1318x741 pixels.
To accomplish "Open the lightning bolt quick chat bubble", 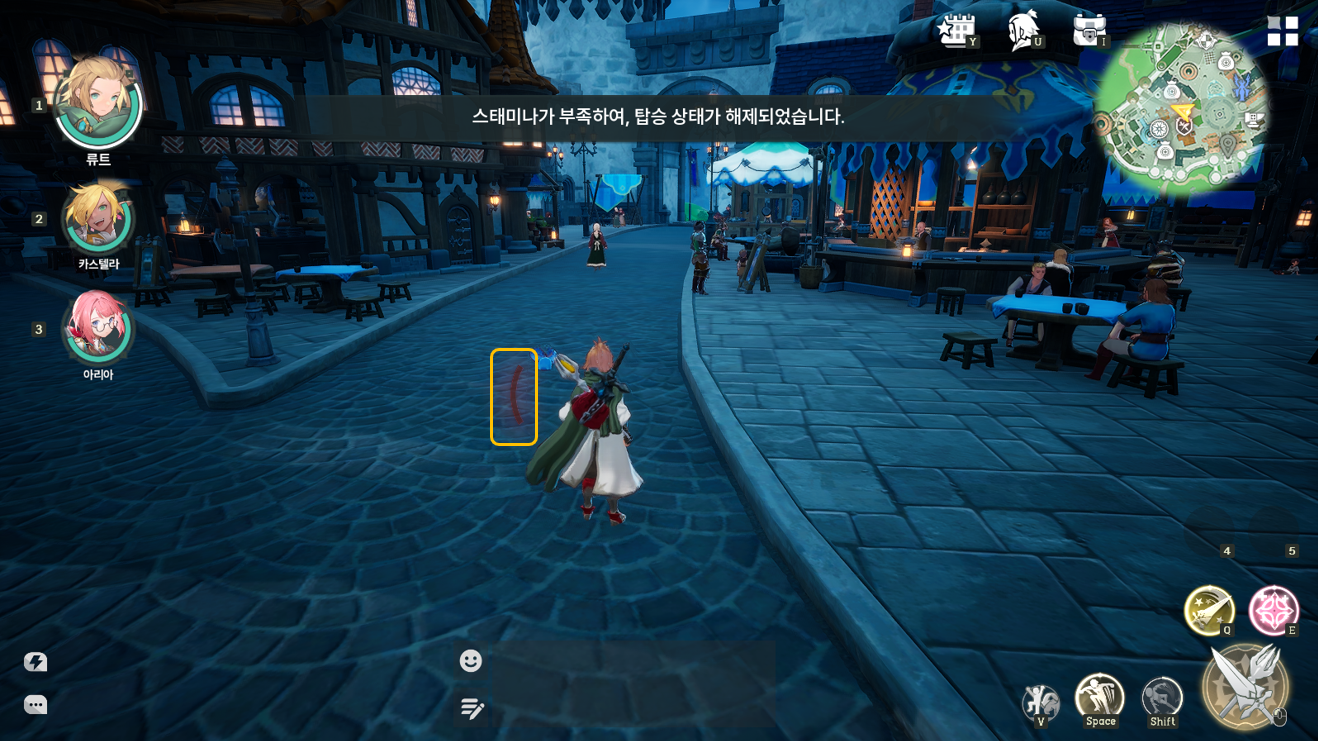I will 36,662.
